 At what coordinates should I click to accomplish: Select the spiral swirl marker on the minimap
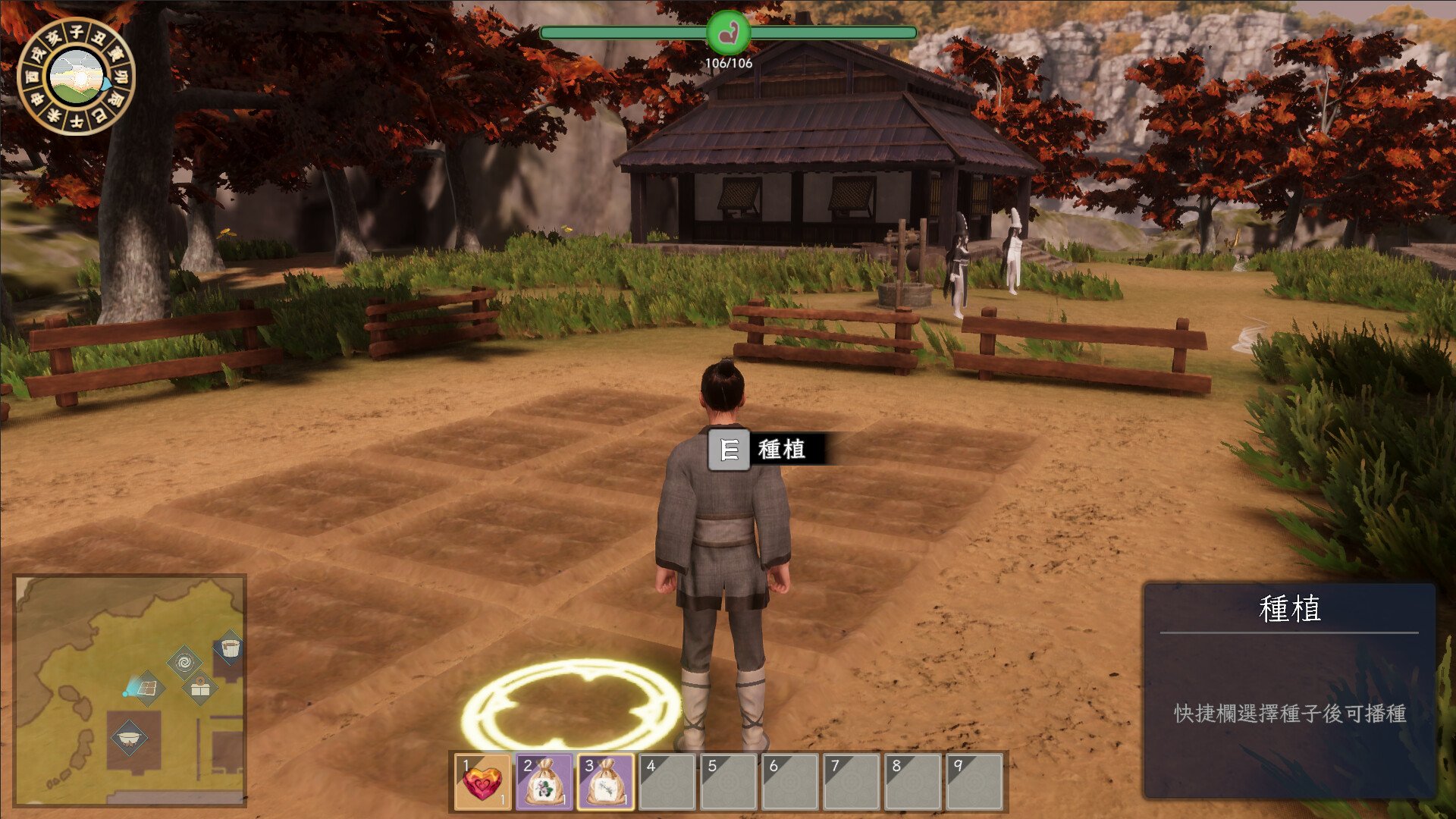[184, 664]
